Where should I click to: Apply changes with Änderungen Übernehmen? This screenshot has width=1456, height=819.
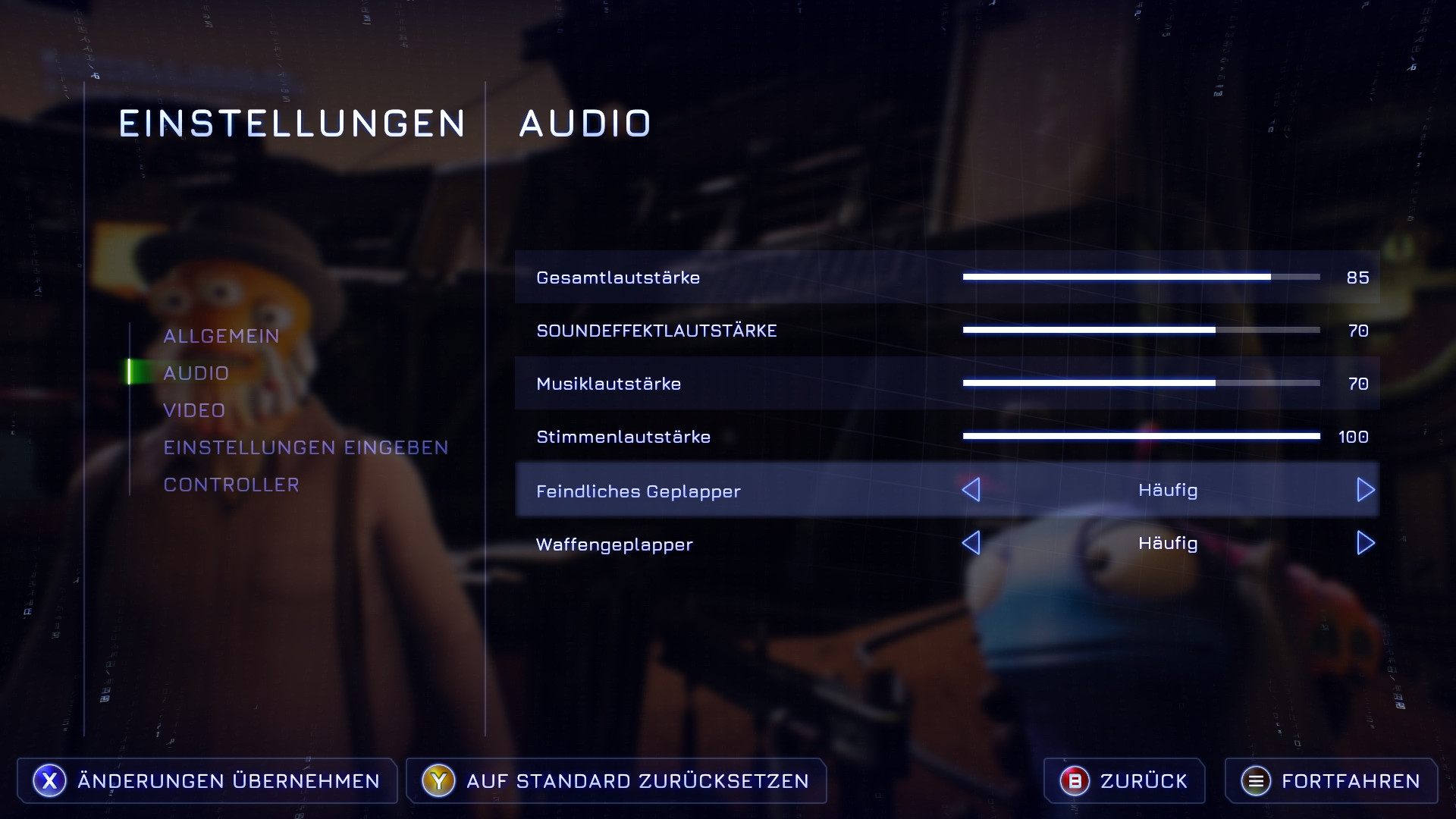tap(207, 781)
